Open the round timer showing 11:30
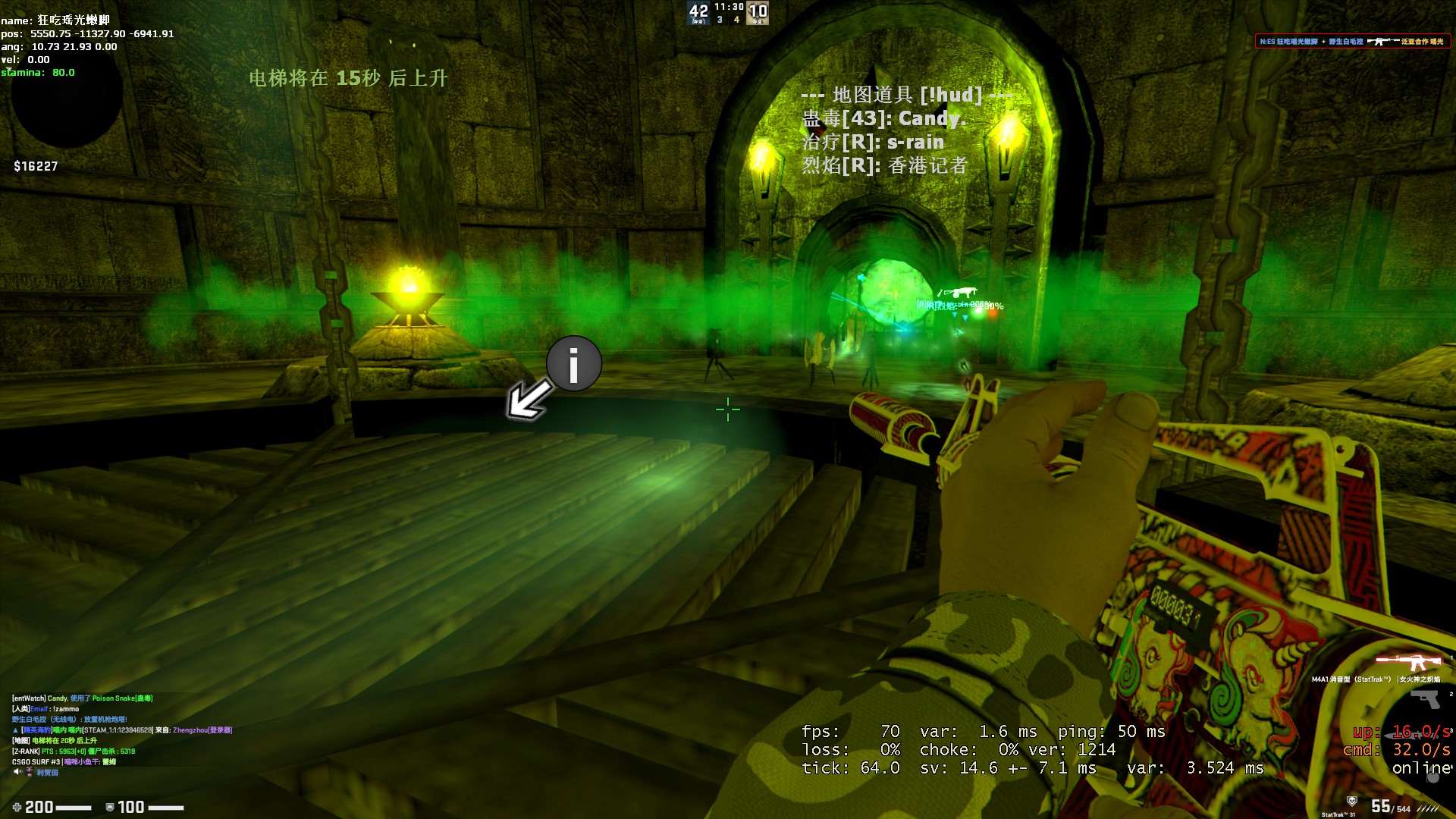The width and height of the screenshot is (1456, 819). [729, 8]
